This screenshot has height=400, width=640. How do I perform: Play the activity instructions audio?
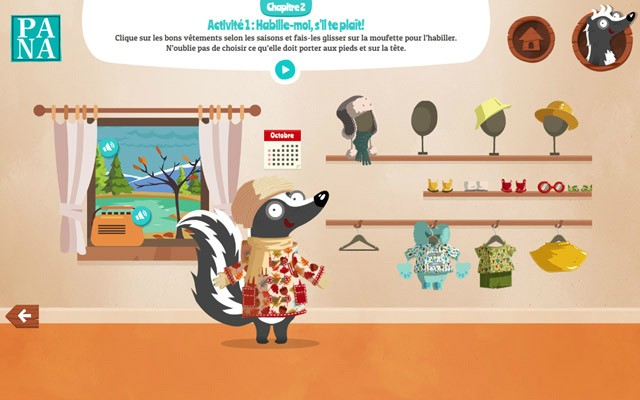(285, 70)
